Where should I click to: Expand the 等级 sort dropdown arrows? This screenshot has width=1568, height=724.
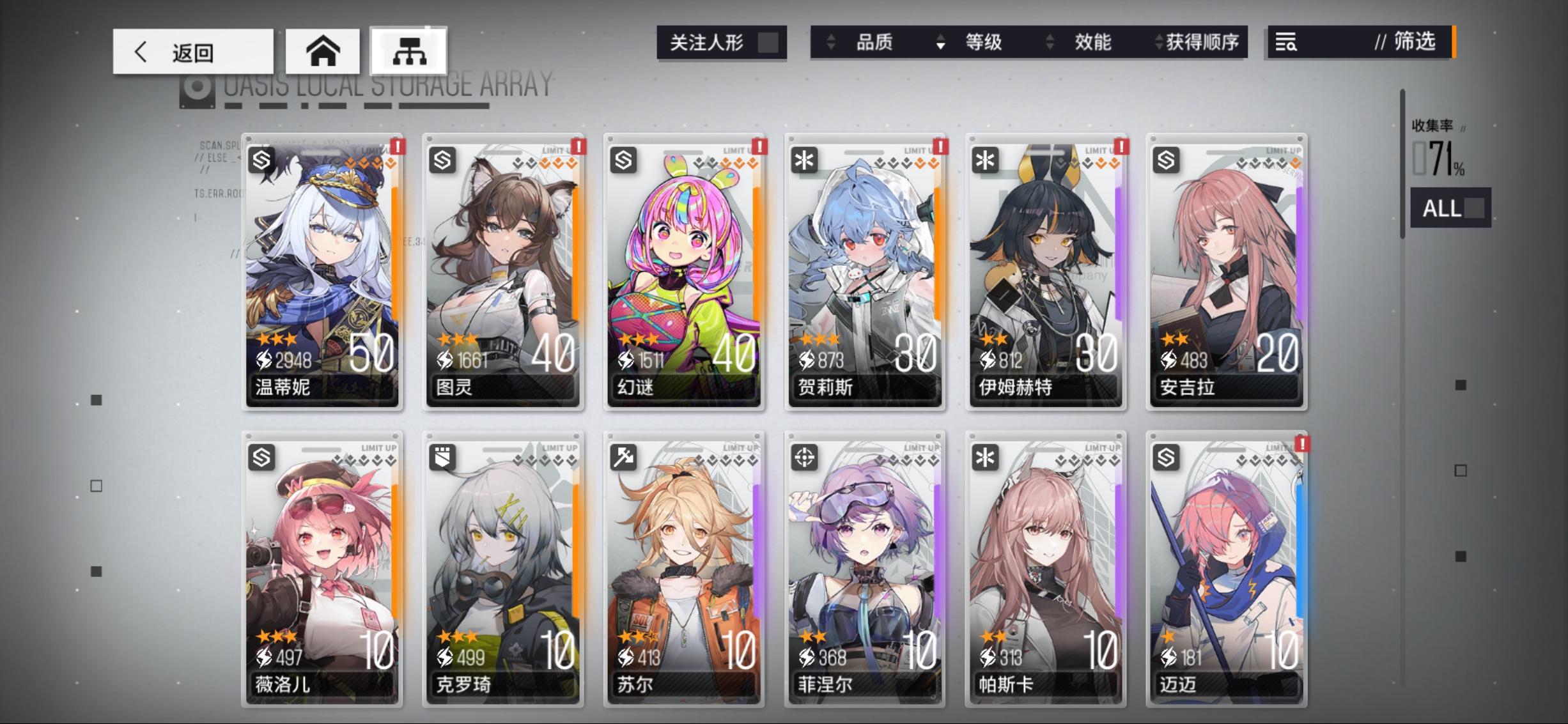click(x=939, y=42)
